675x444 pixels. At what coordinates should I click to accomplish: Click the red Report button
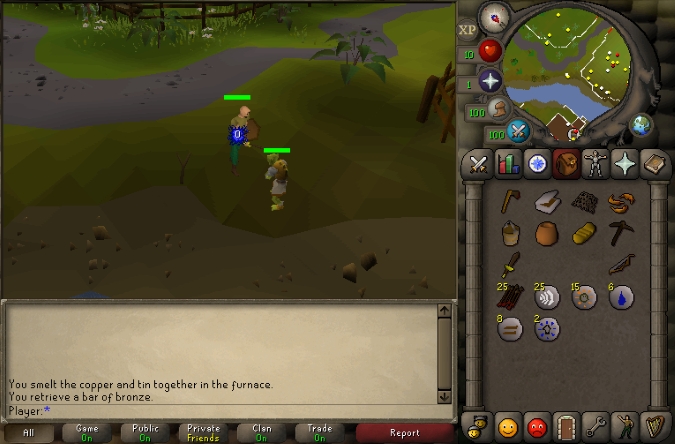405,433
